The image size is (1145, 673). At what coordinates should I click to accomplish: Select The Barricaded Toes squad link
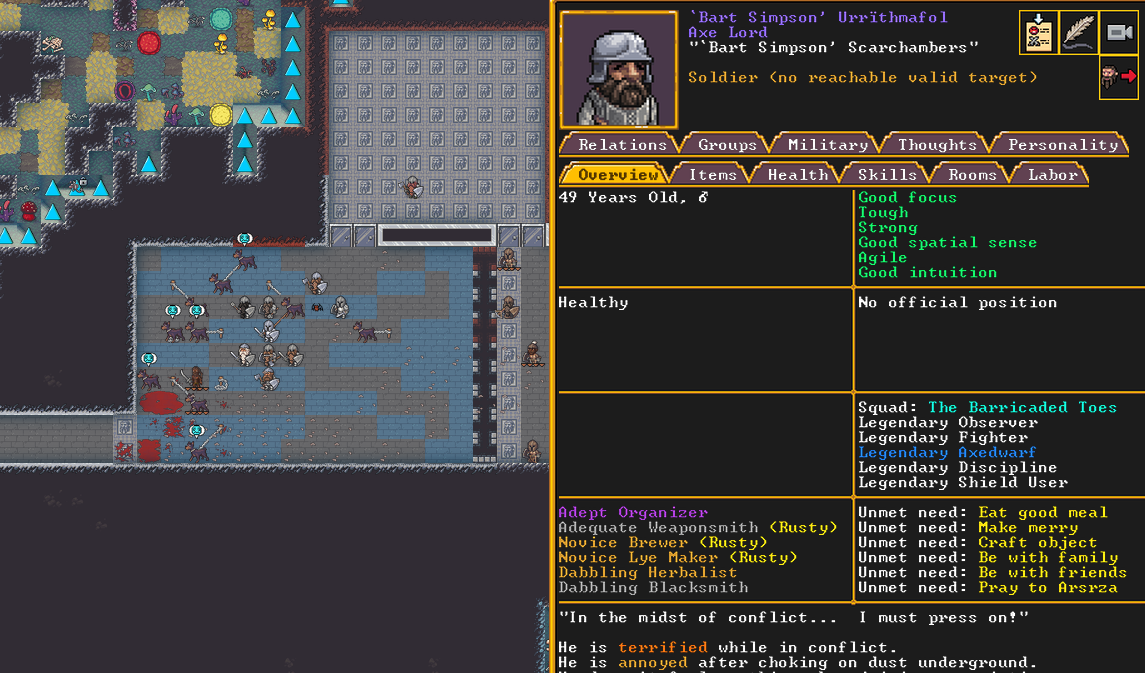[1022, 408]
